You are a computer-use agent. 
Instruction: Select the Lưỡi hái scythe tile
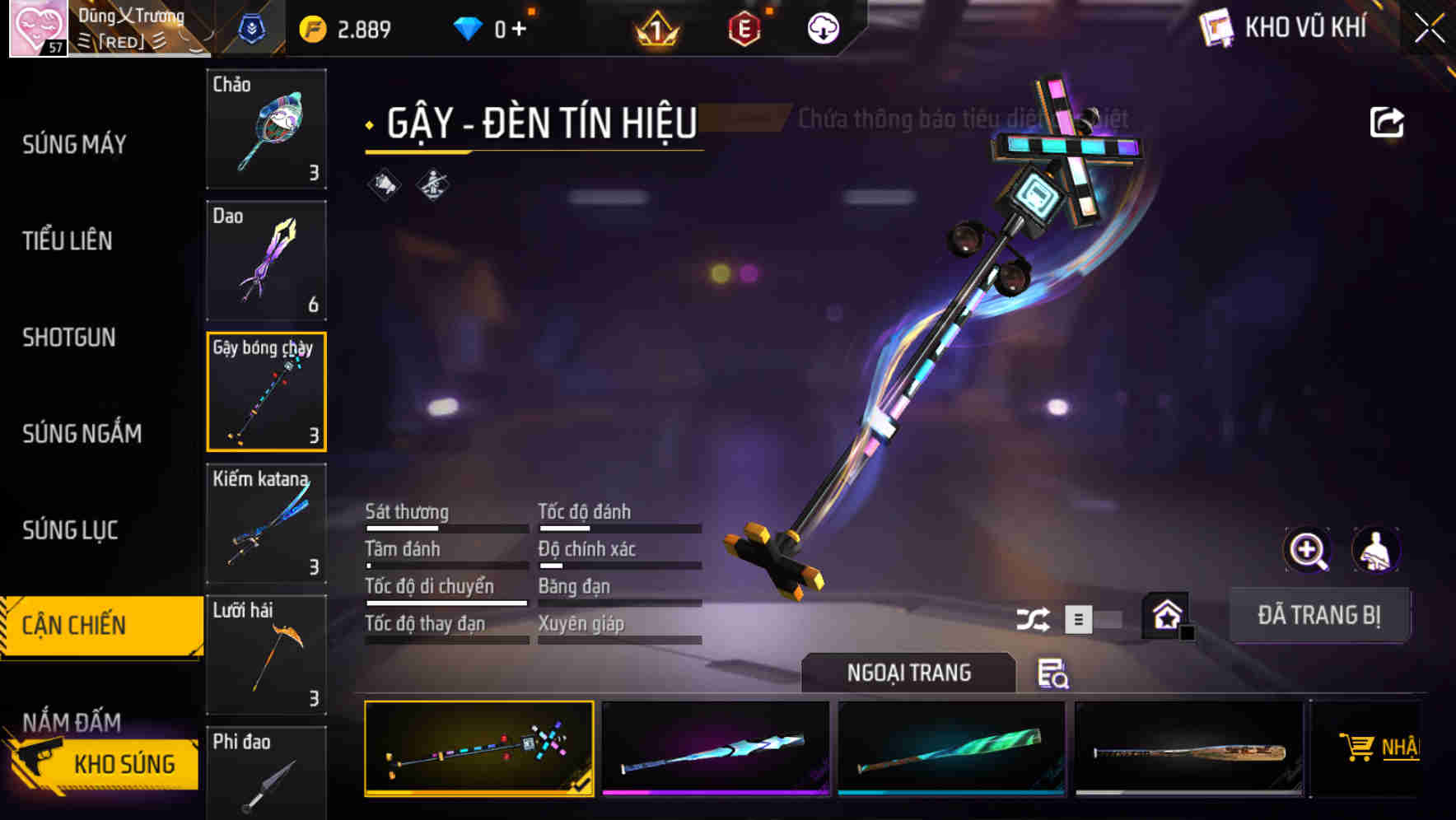click(x=266, y=655)
